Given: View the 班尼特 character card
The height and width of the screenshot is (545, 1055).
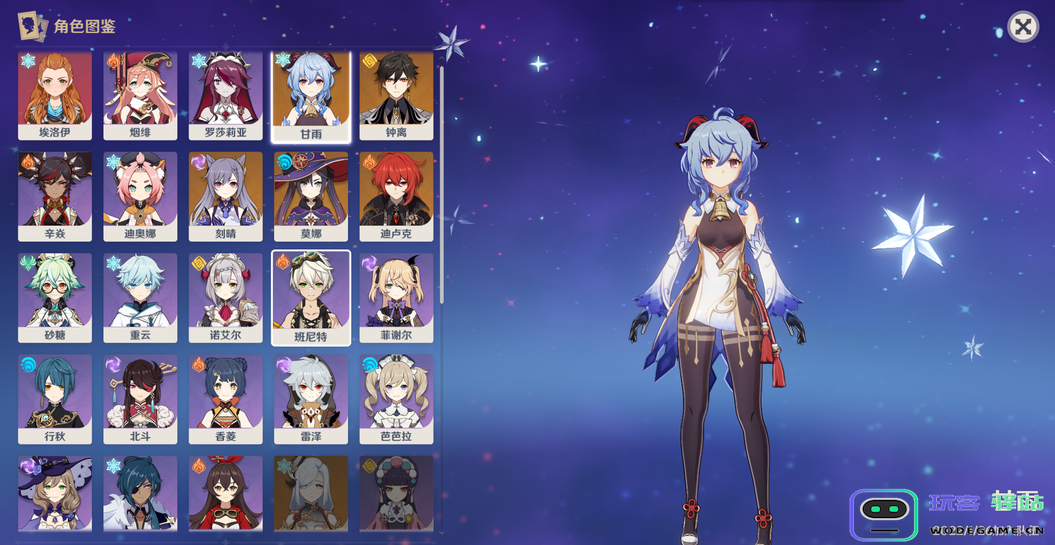Looking at the screenshot, I should click(x=311, y=298).
